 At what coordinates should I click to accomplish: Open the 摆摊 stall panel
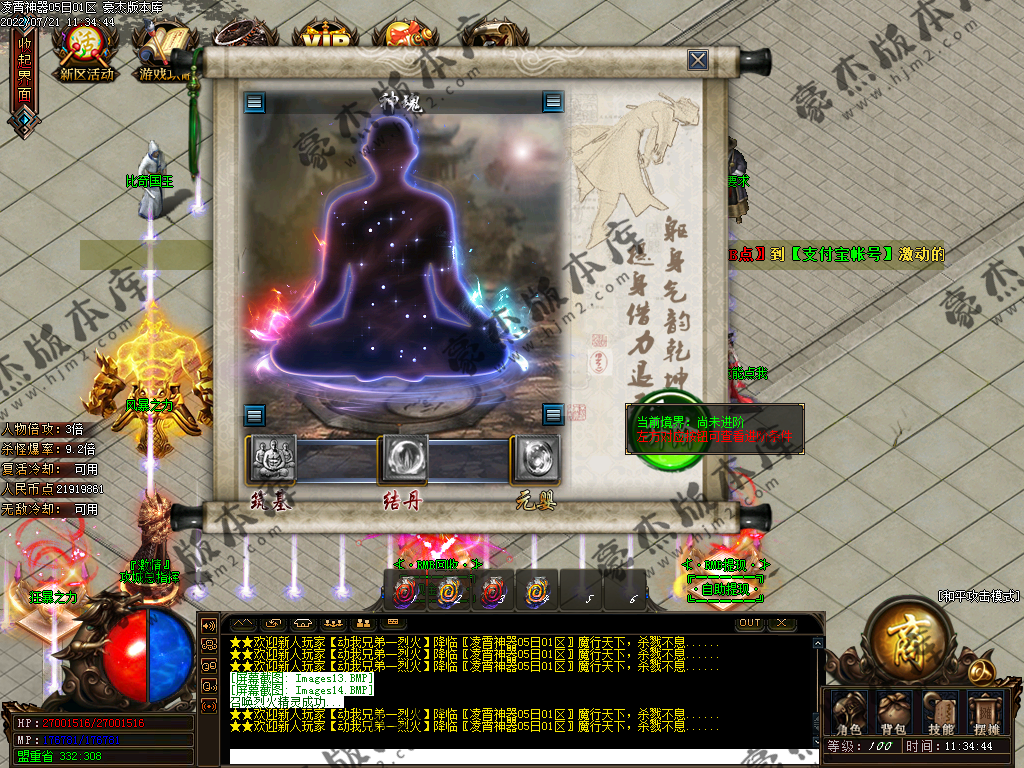click(x=985, y=712)
